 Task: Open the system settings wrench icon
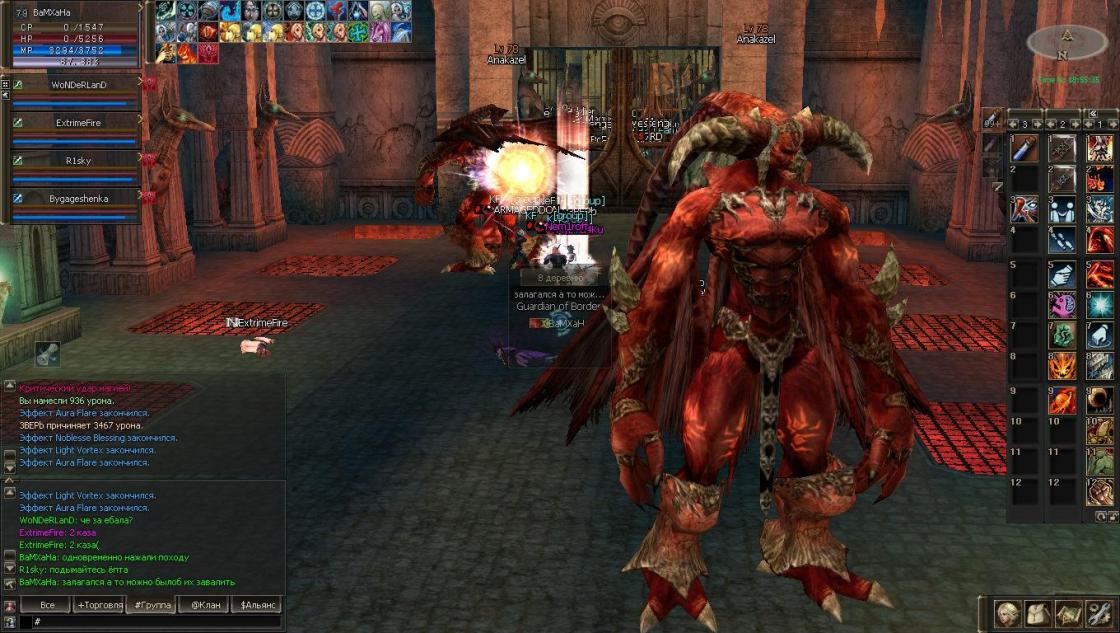pos(1099,612)
